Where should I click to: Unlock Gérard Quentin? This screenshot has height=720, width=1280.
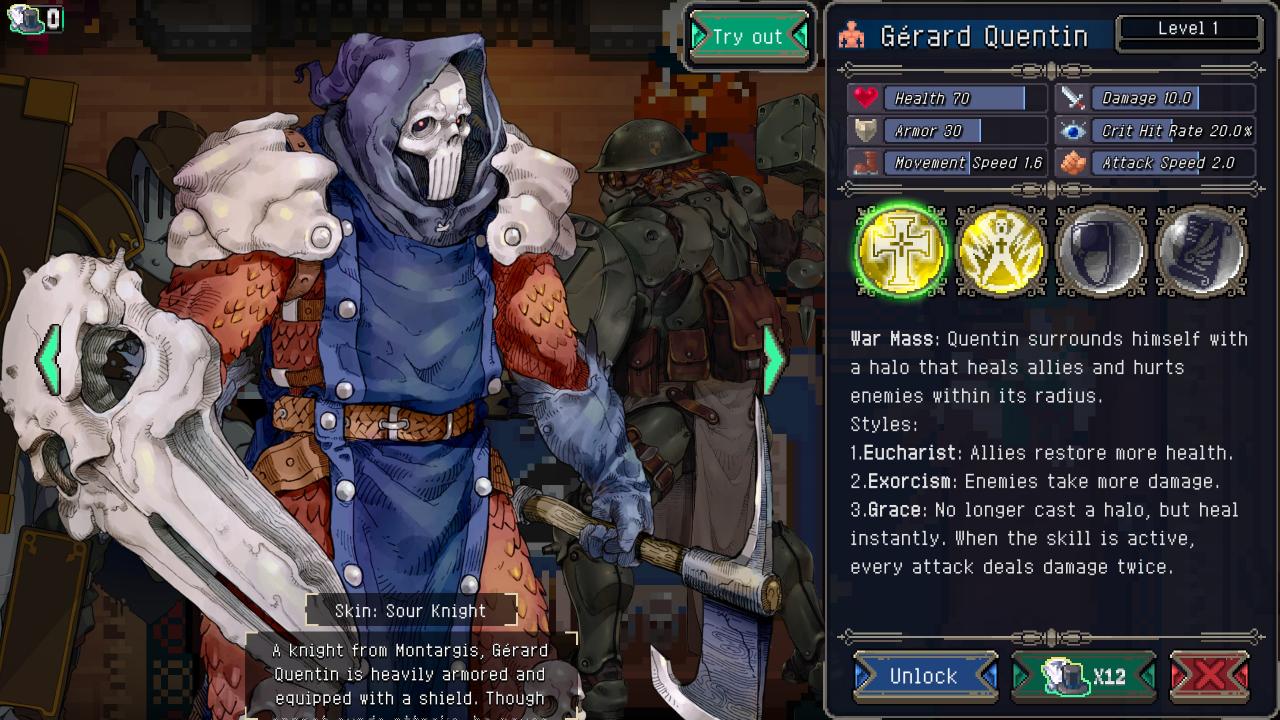pyautogui.click(x=924, y=677)
